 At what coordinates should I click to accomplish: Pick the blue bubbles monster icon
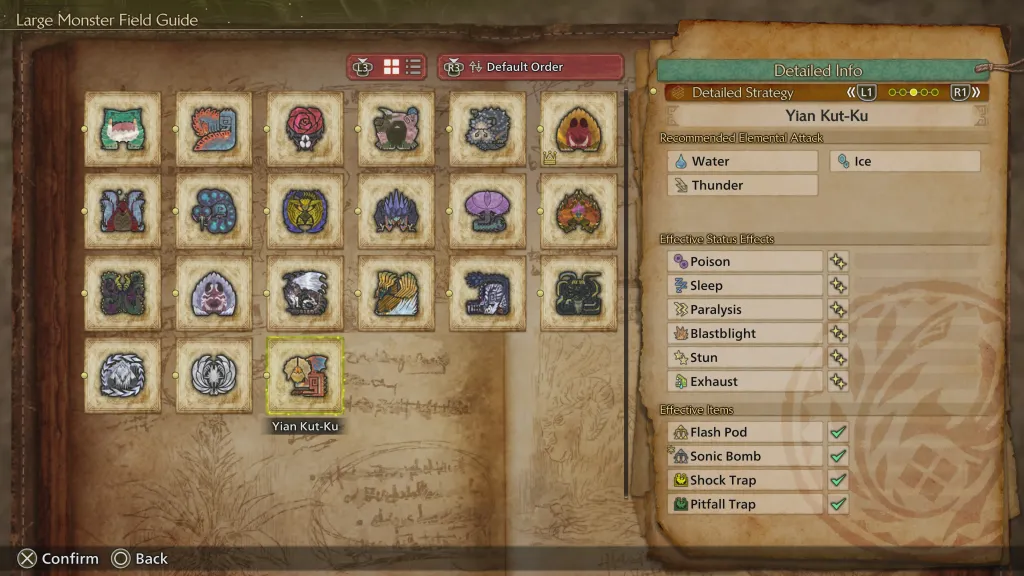click(x=214, y=211)
